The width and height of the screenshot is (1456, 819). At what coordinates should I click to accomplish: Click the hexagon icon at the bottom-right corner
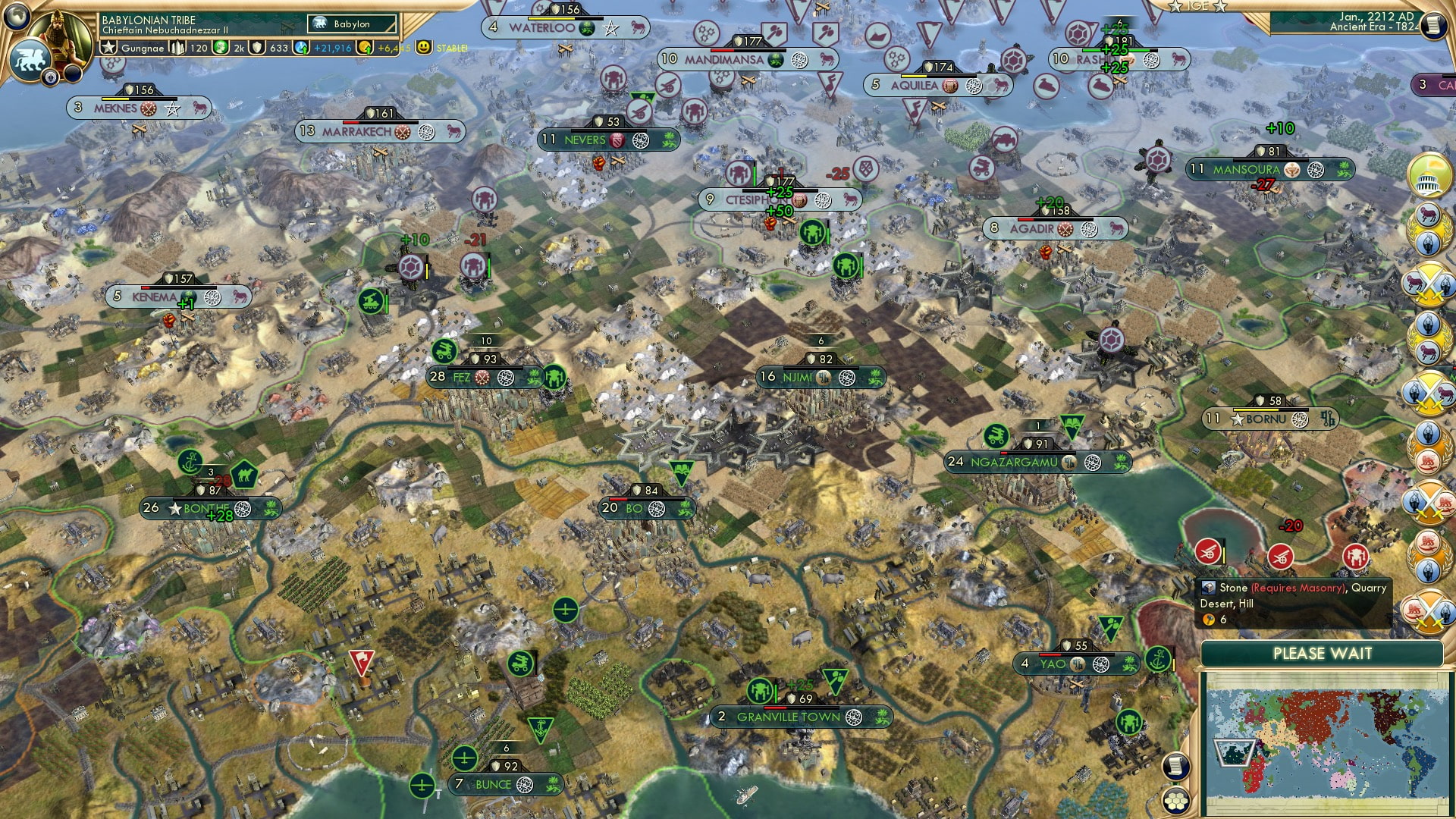tap(1176, 801)
